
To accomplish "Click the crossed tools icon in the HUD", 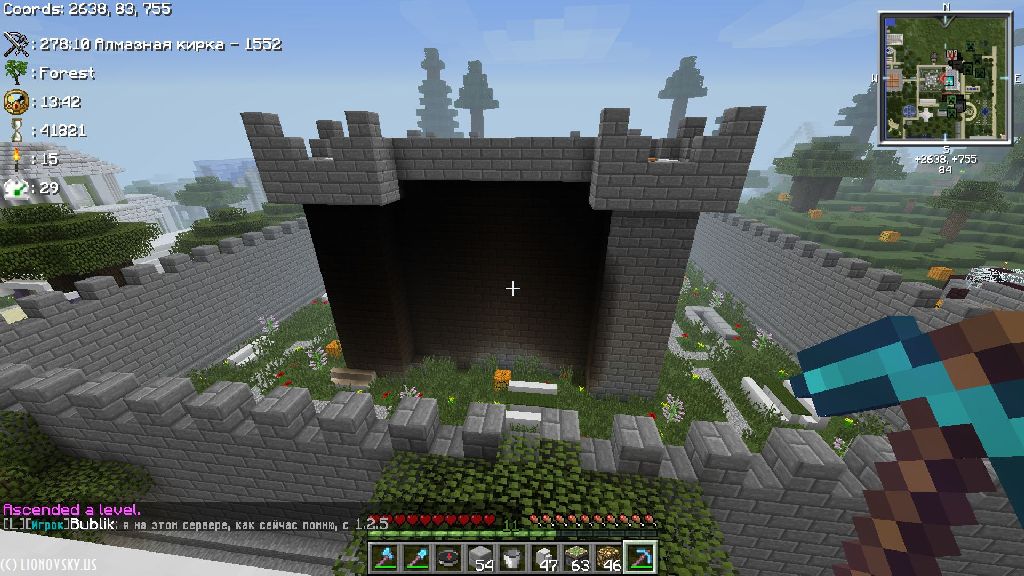I will (16, 44).
